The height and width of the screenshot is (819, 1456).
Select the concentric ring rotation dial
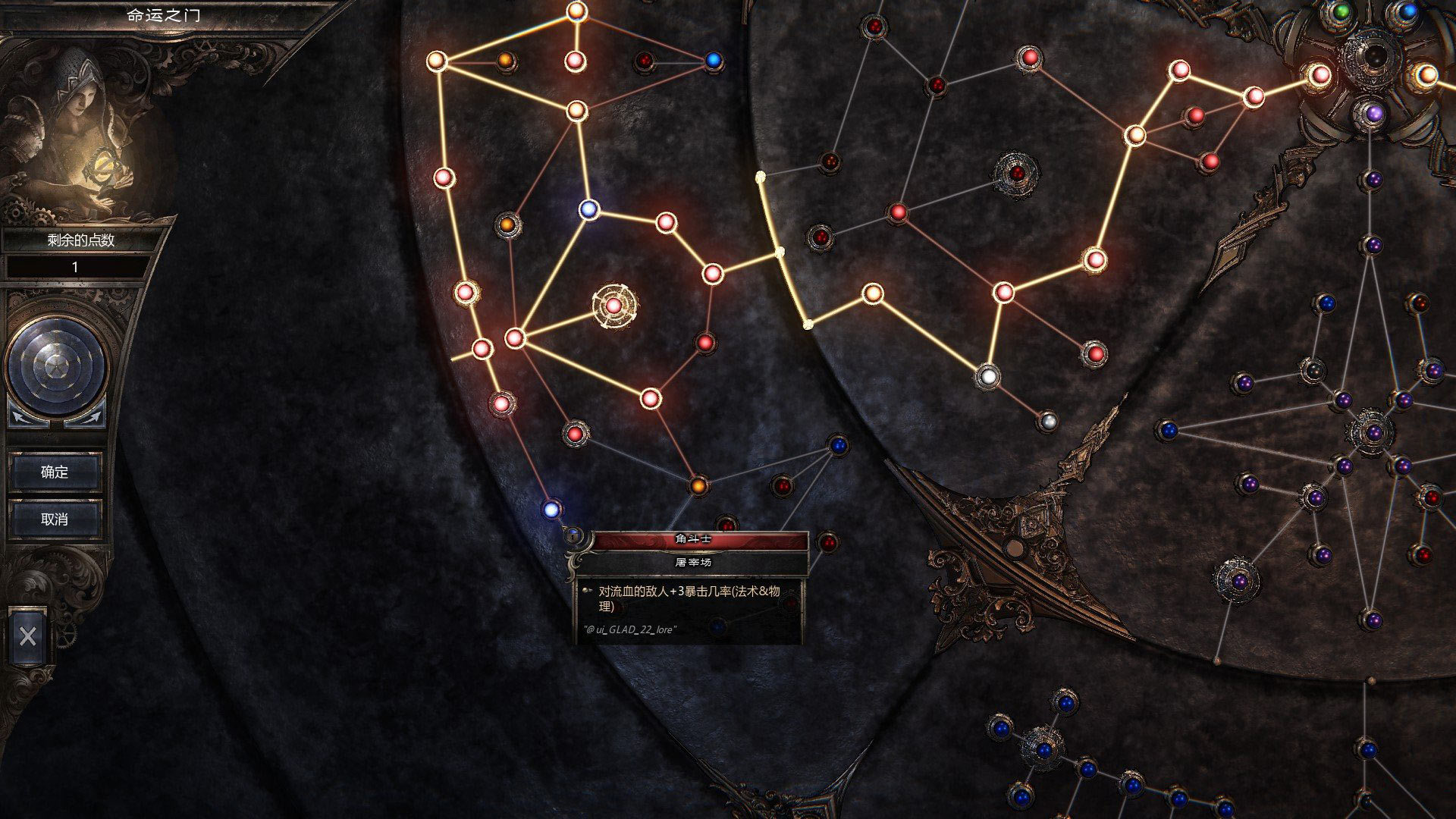(56, 366)
